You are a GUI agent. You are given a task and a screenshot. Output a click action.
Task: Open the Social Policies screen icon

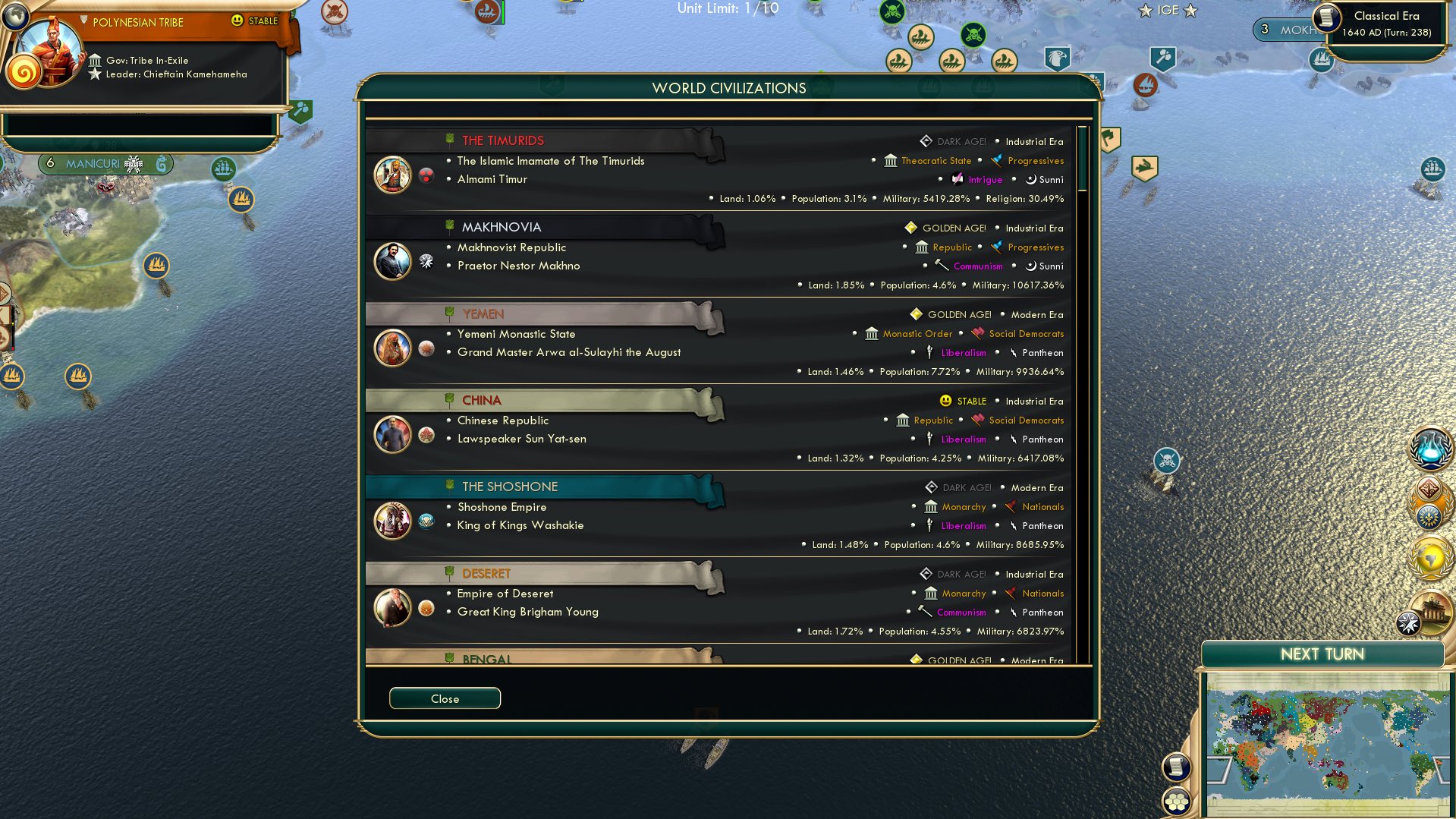(x=1429, y=518)
